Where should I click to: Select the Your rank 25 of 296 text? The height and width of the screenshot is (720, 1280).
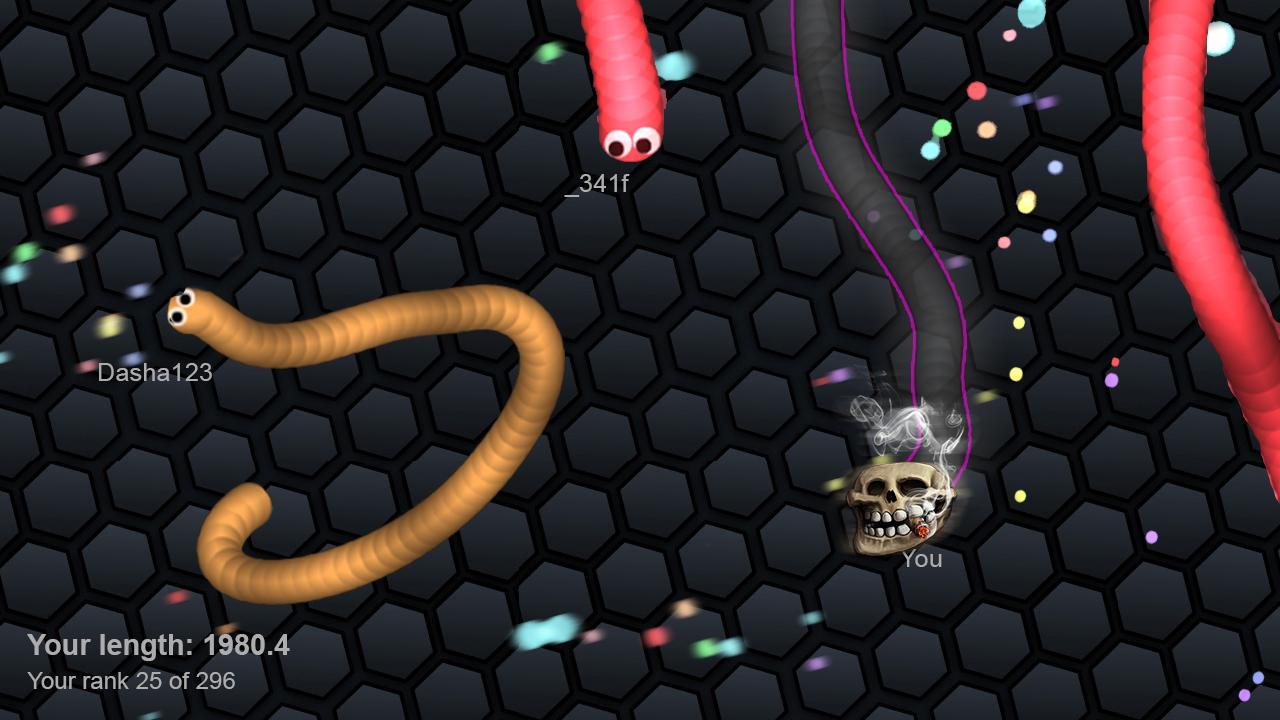tap(131, 681)
